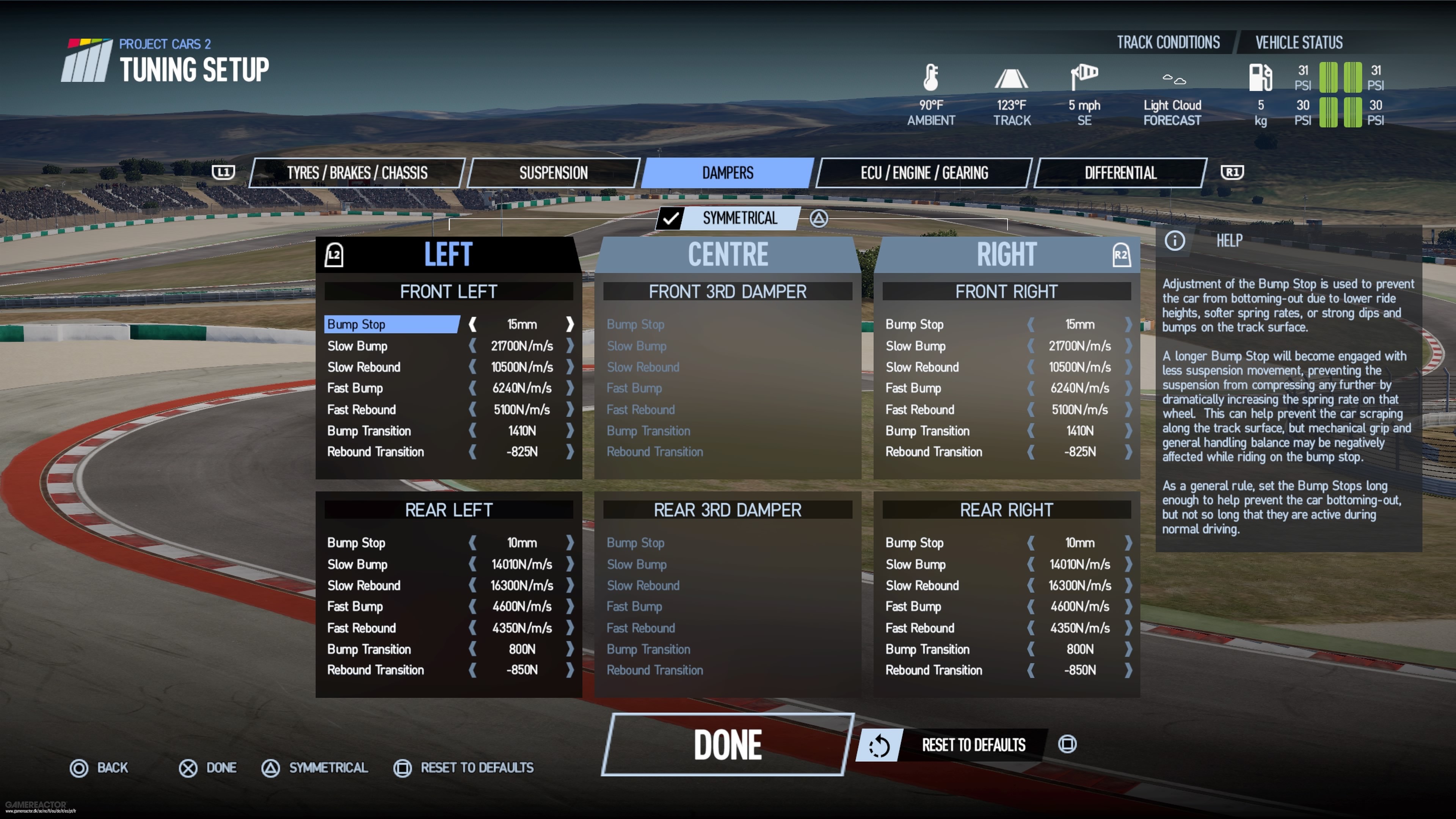Switch to the Tyres / Brakes / Chassis tab
The height and width of the screenshot is (819, 1456).
click(357, 173)
